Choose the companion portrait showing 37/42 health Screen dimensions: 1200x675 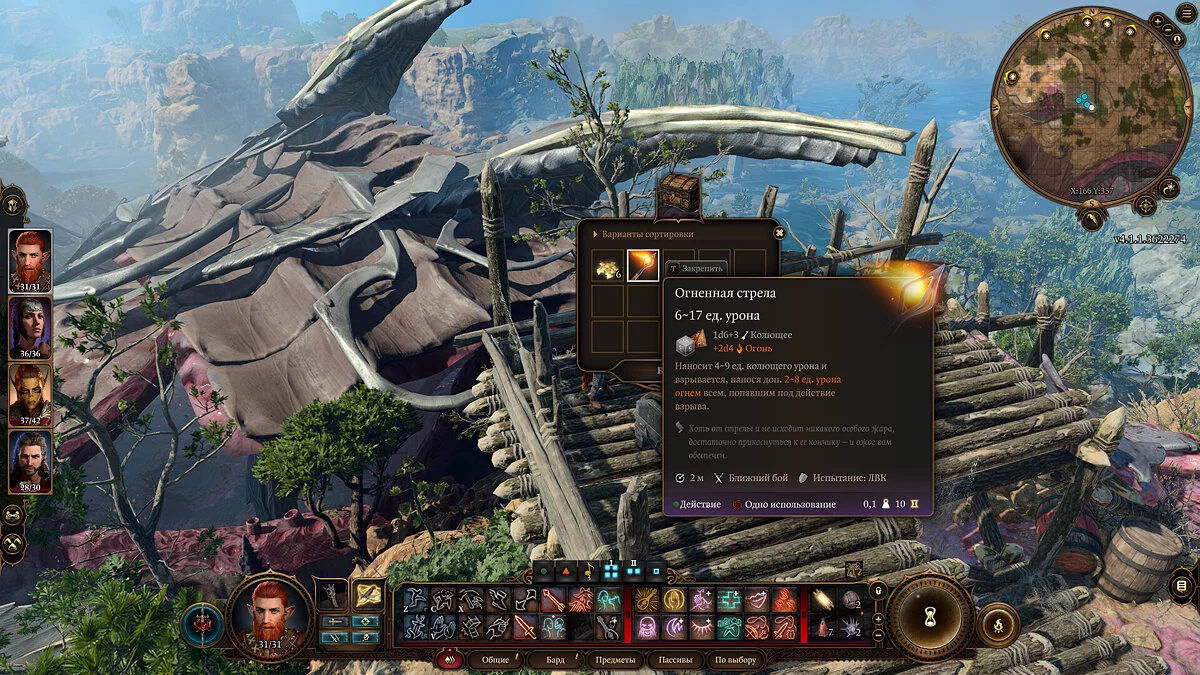click(x=31, y=393)
